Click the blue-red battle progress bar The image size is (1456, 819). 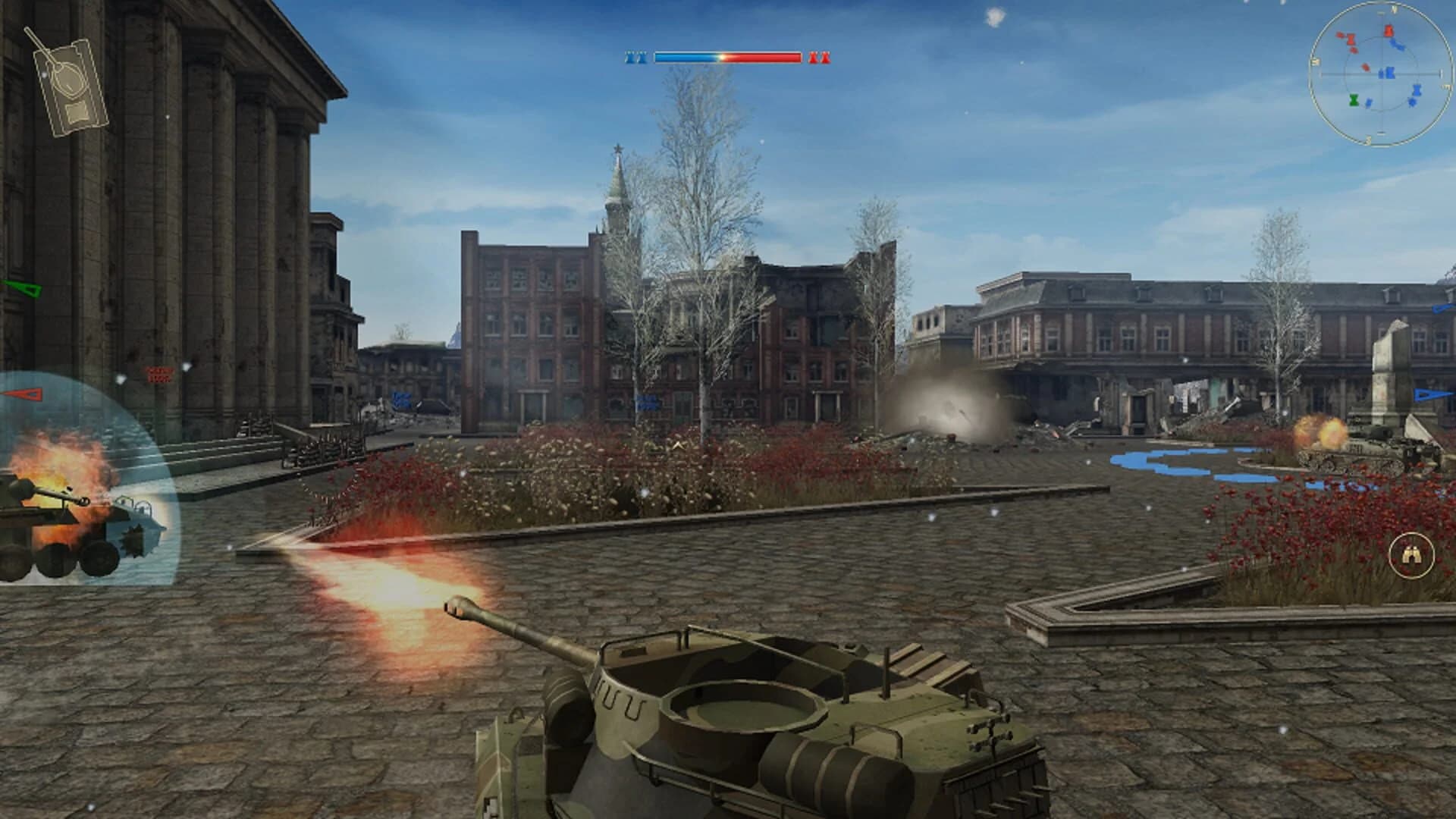[x=728, y=55]
